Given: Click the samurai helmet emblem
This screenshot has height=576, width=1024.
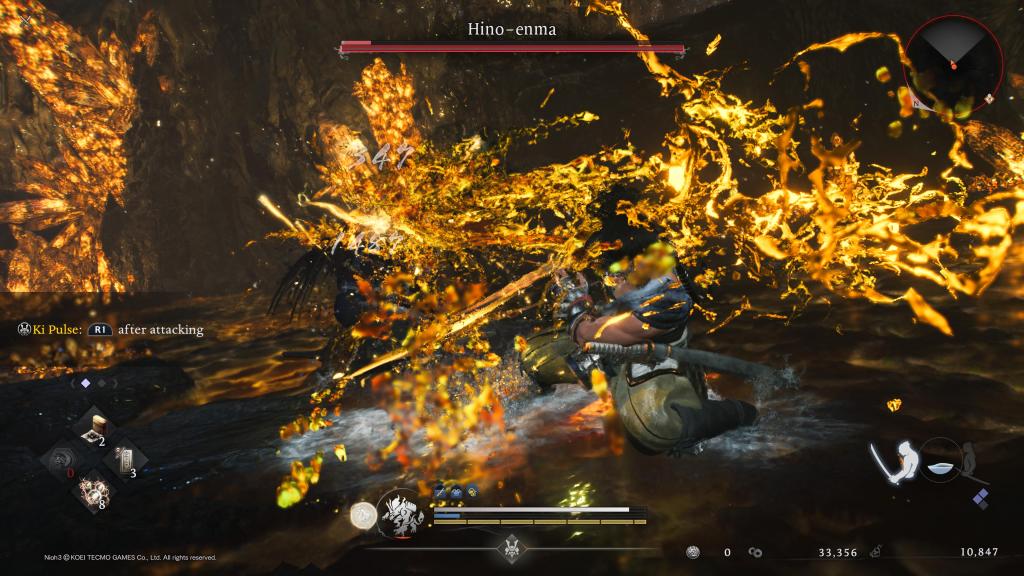Looking at the screenshot, I should click(x=513, y=548).
